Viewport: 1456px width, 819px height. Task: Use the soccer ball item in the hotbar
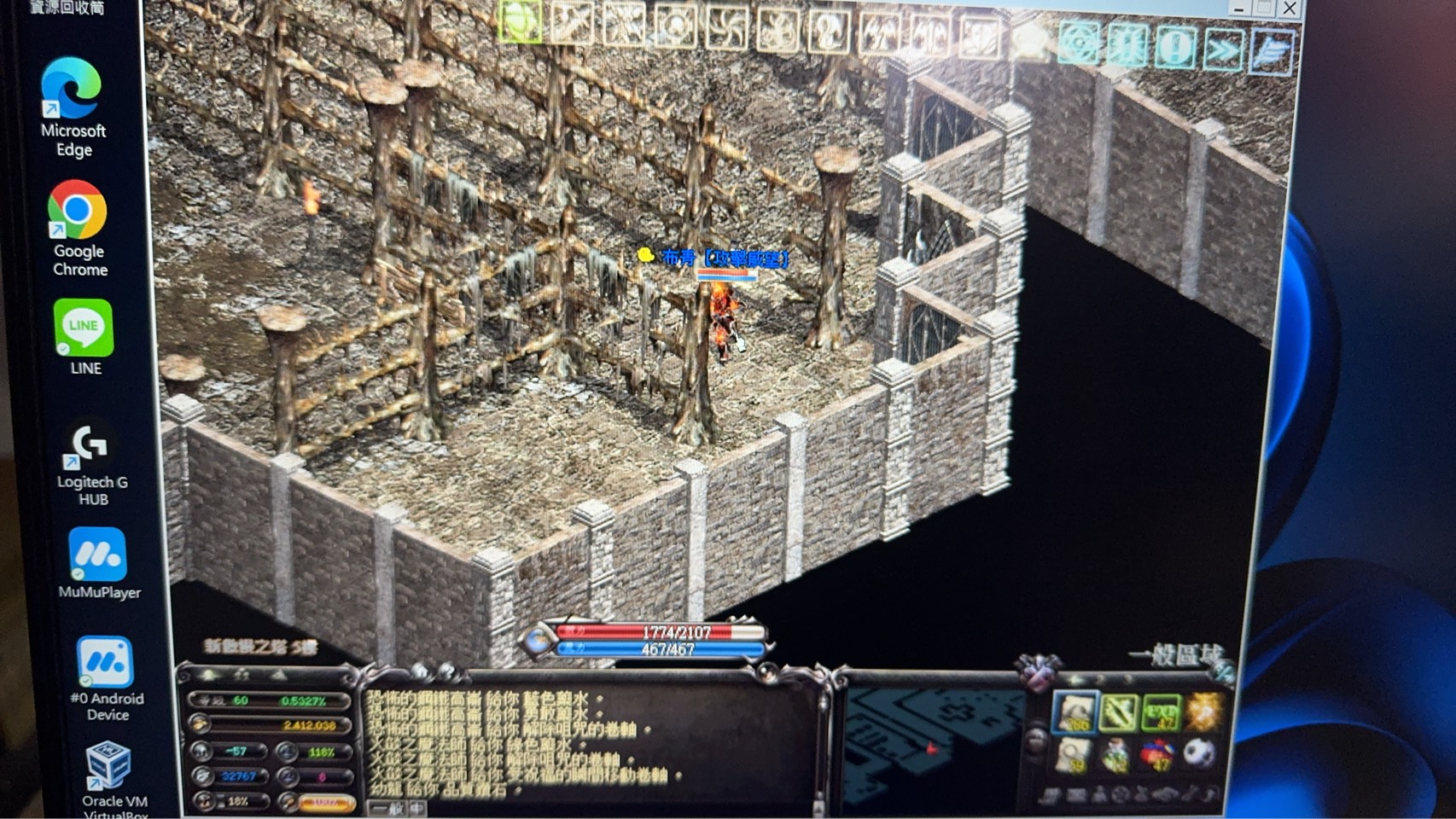(1199, 755)
